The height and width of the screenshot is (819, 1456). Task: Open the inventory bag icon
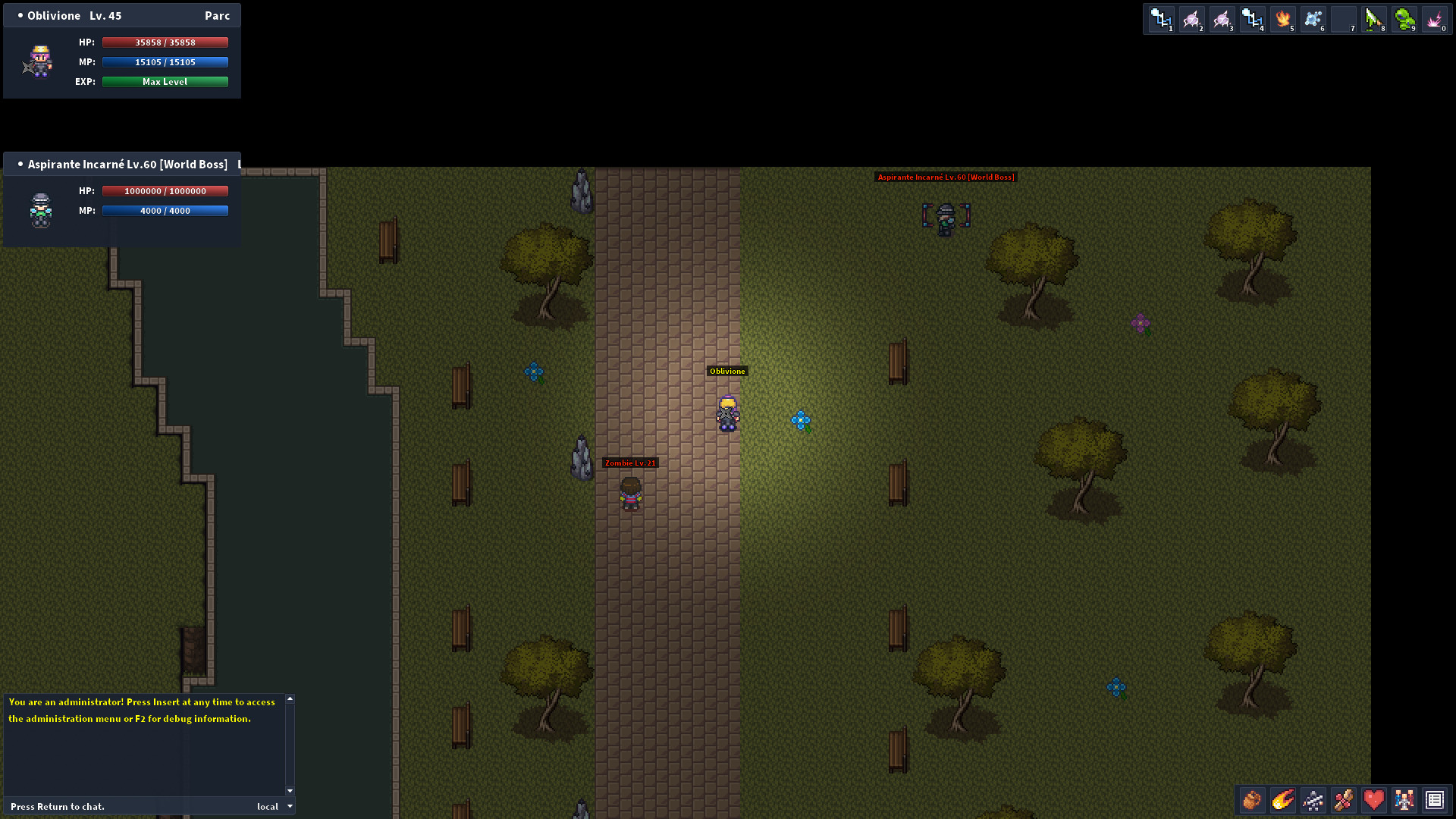pos(1252,800)
